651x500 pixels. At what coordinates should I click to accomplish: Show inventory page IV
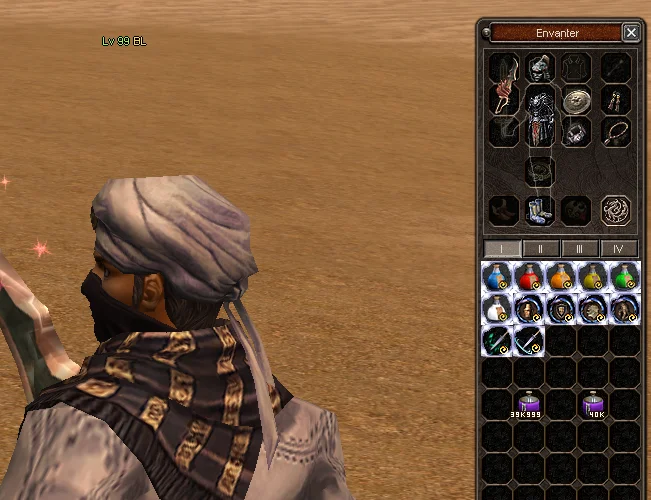coord(618,248)
